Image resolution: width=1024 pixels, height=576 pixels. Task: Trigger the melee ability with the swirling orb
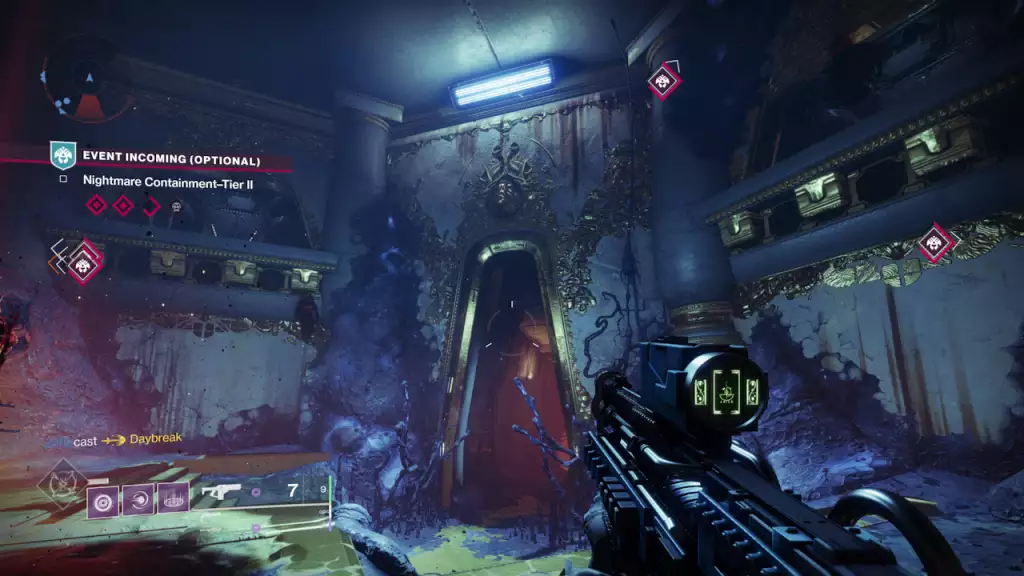(138, 499)
